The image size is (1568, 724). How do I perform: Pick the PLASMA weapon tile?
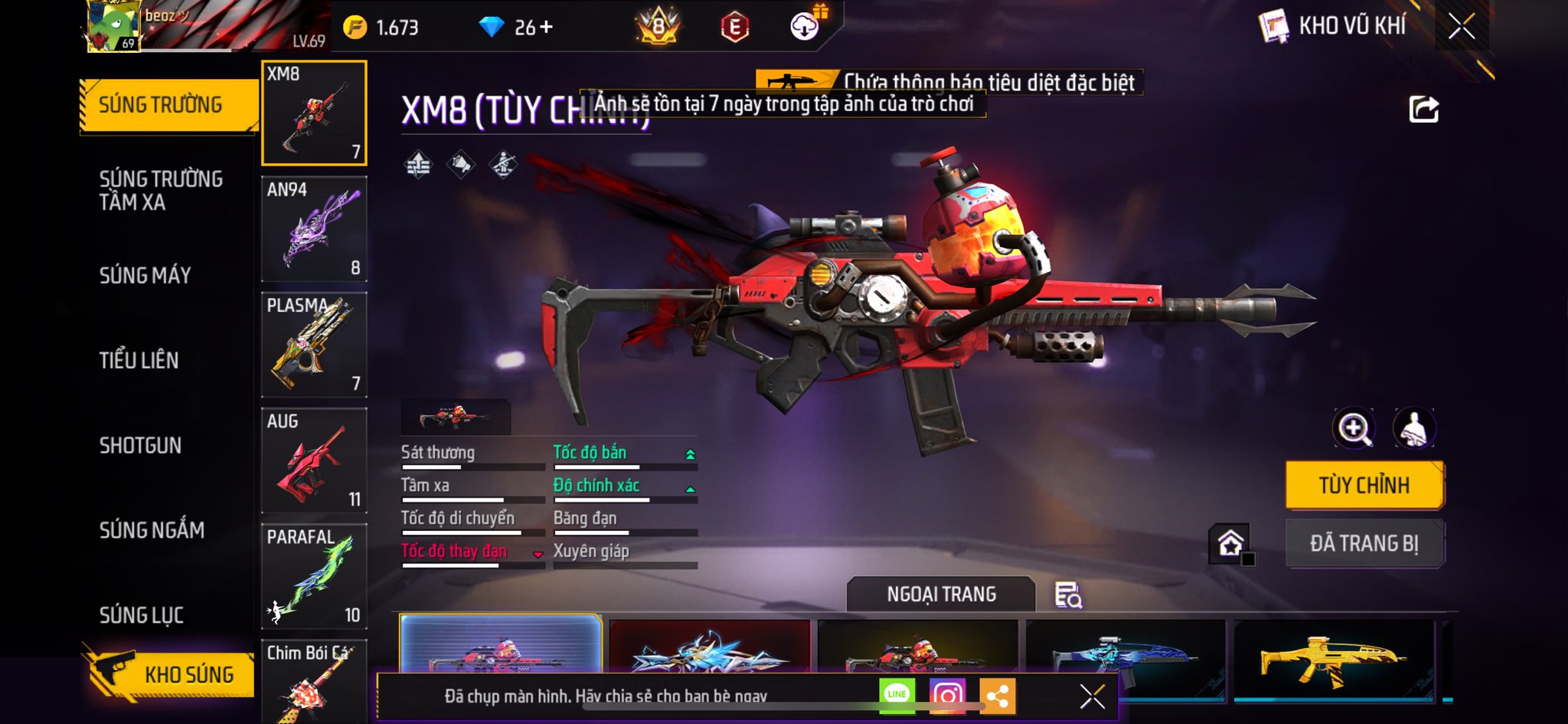click(x=314, y=345)
